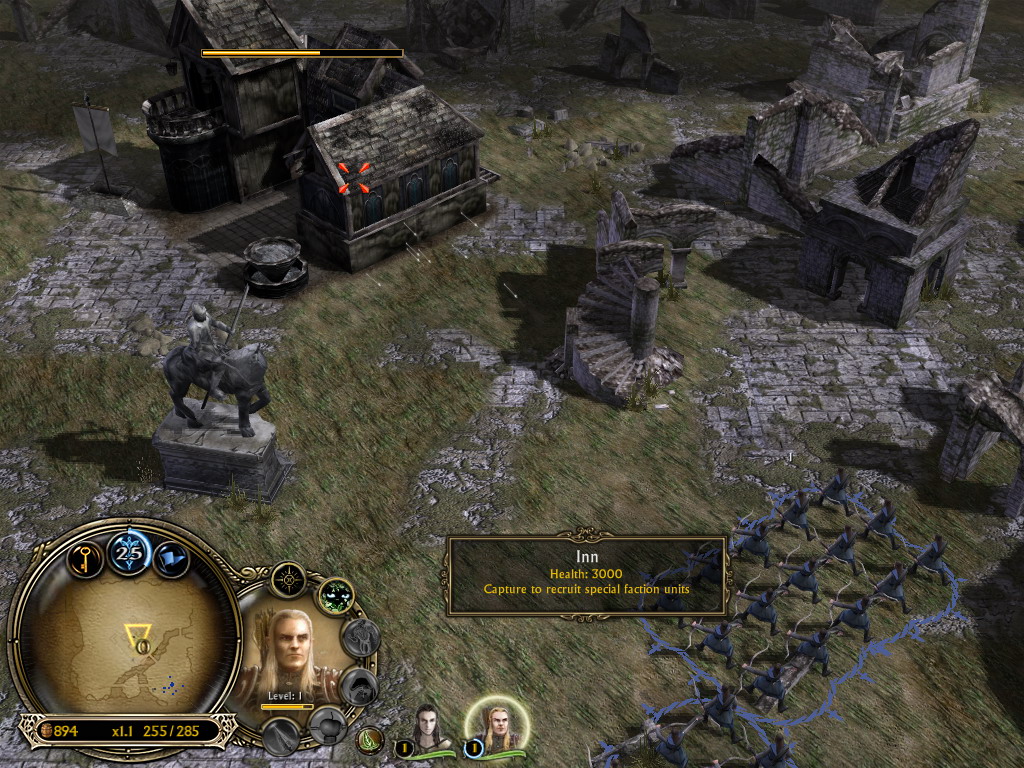Click the blue flag objectives icon
This screenshot has height=768, width=1024.
tap(171, 558)
